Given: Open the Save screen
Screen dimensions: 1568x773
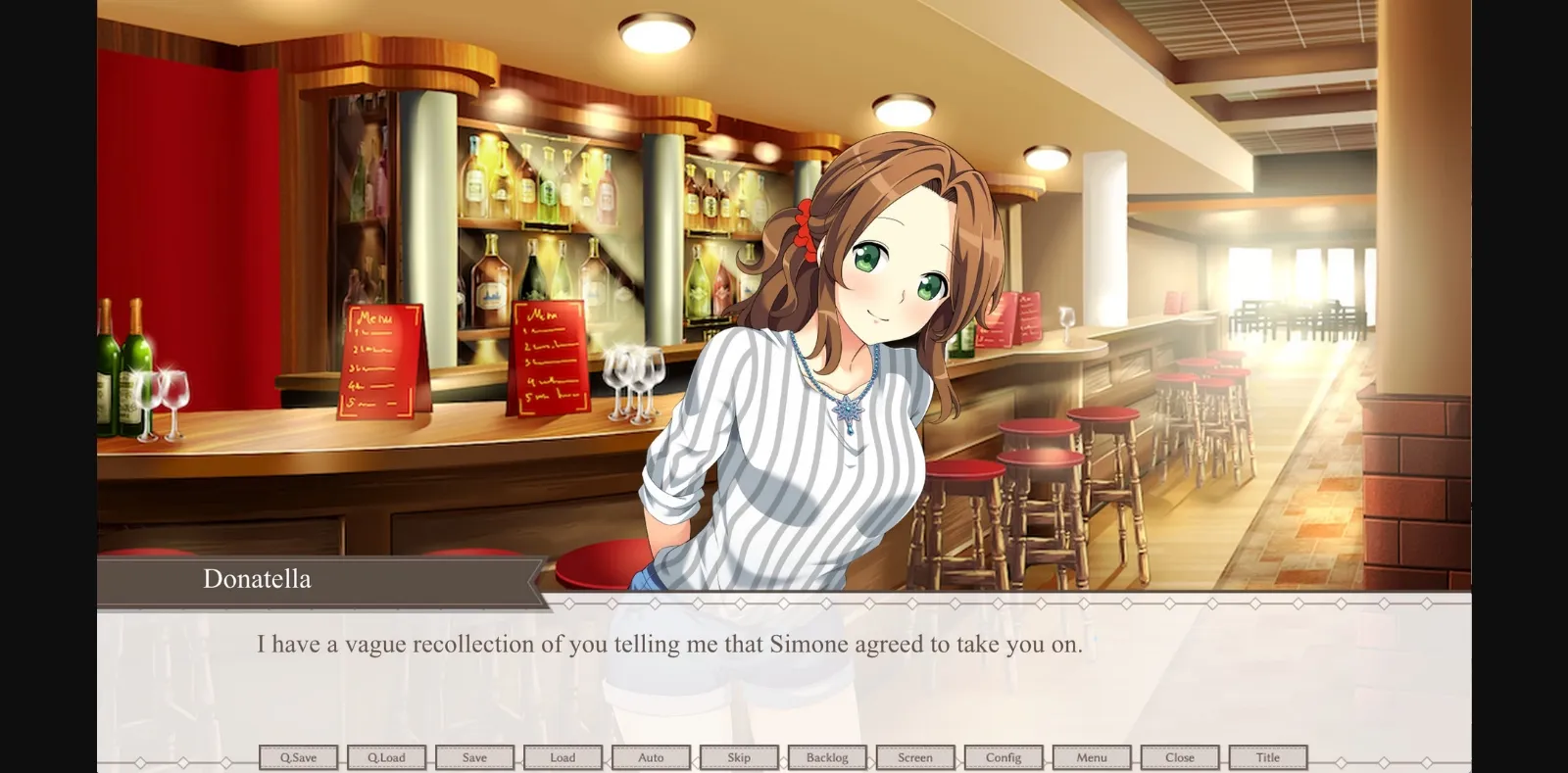Looking at the screenshot, I should [474, 756].
